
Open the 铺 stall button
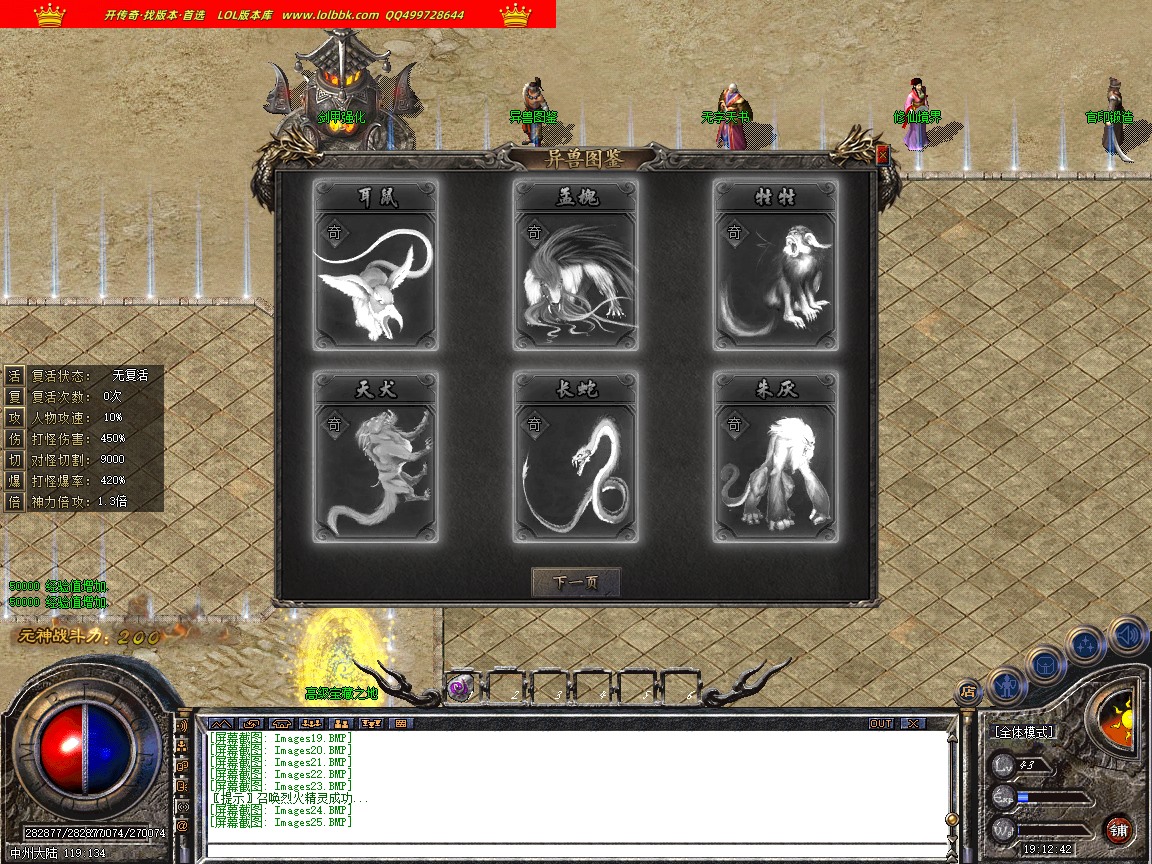coord(1118,829)
